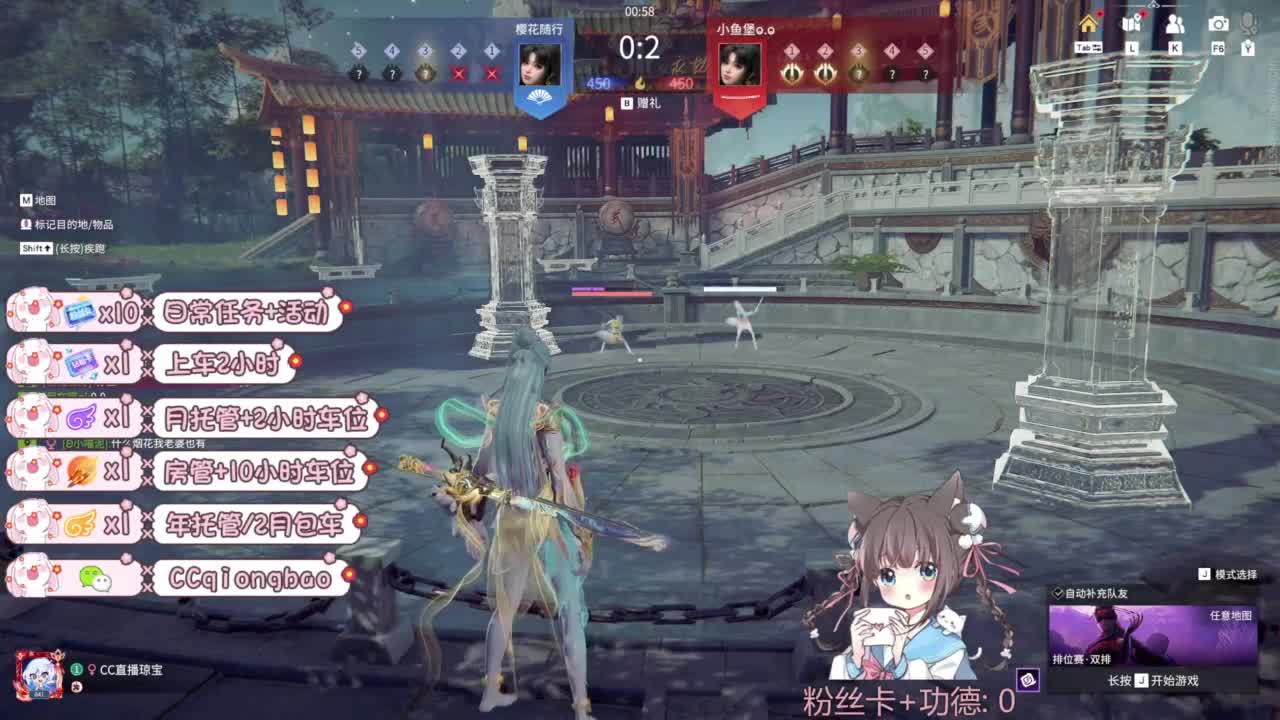Open the friends list via the people icon
This screenshot has width=1280, height=720.
(x=1174, y=24)
